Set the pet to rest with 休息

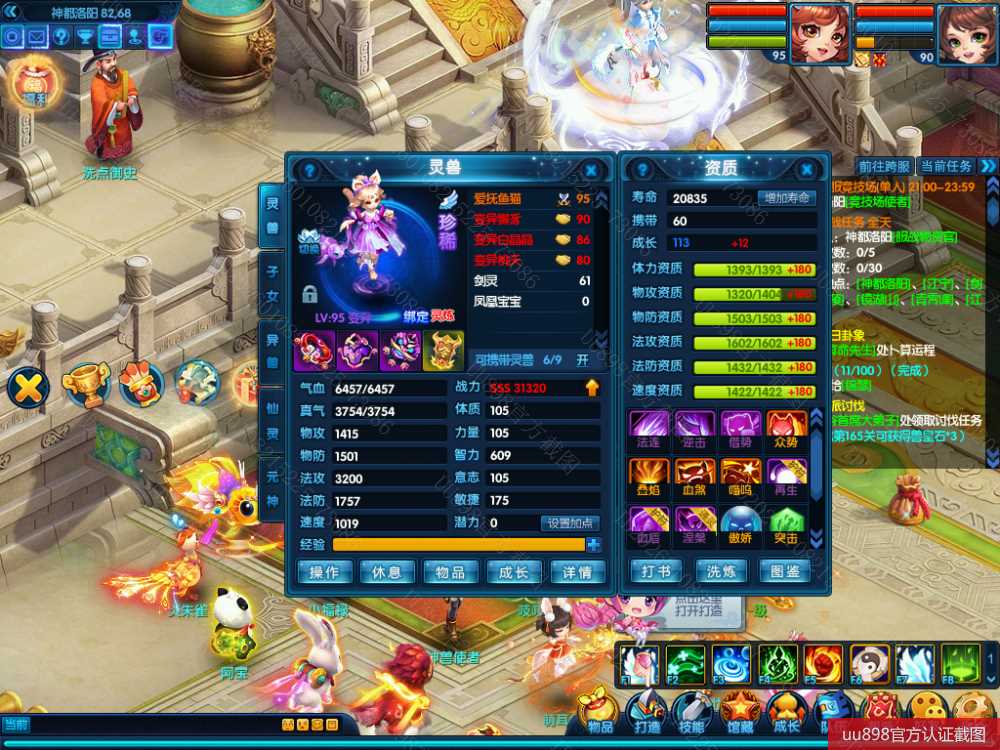[387, 572]
